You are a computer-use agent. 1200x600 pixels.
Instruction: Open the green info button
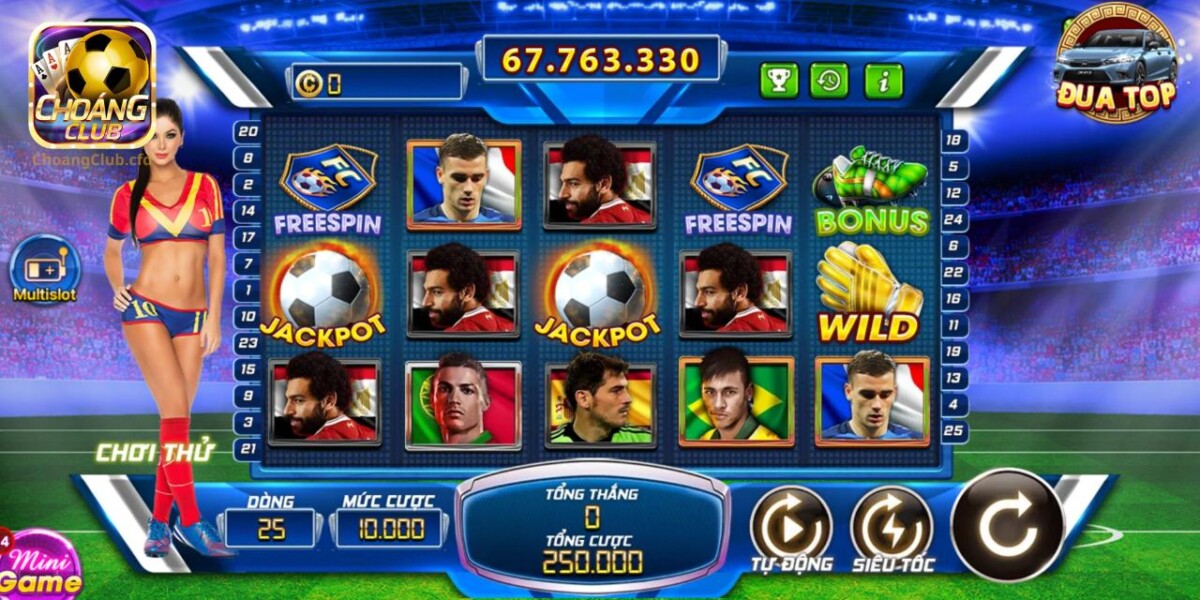tap(883, 80)
